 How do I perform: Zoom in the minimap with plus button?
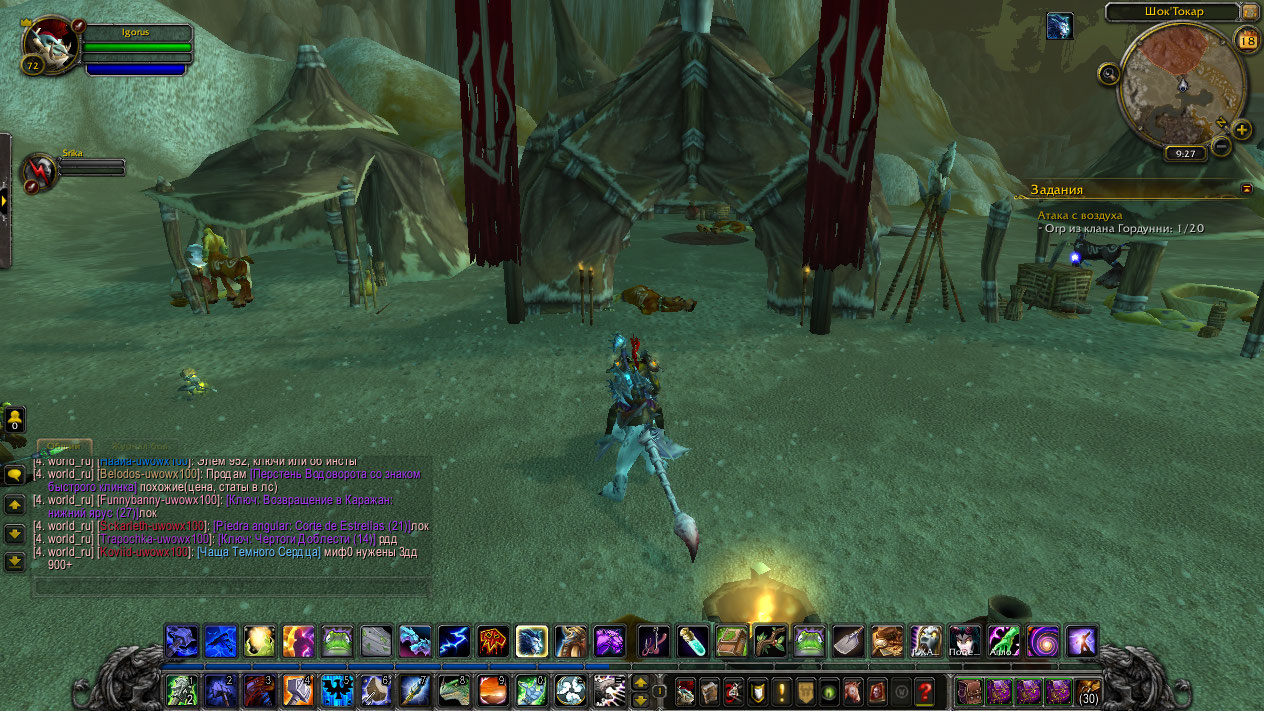[x=1241, y=129]
